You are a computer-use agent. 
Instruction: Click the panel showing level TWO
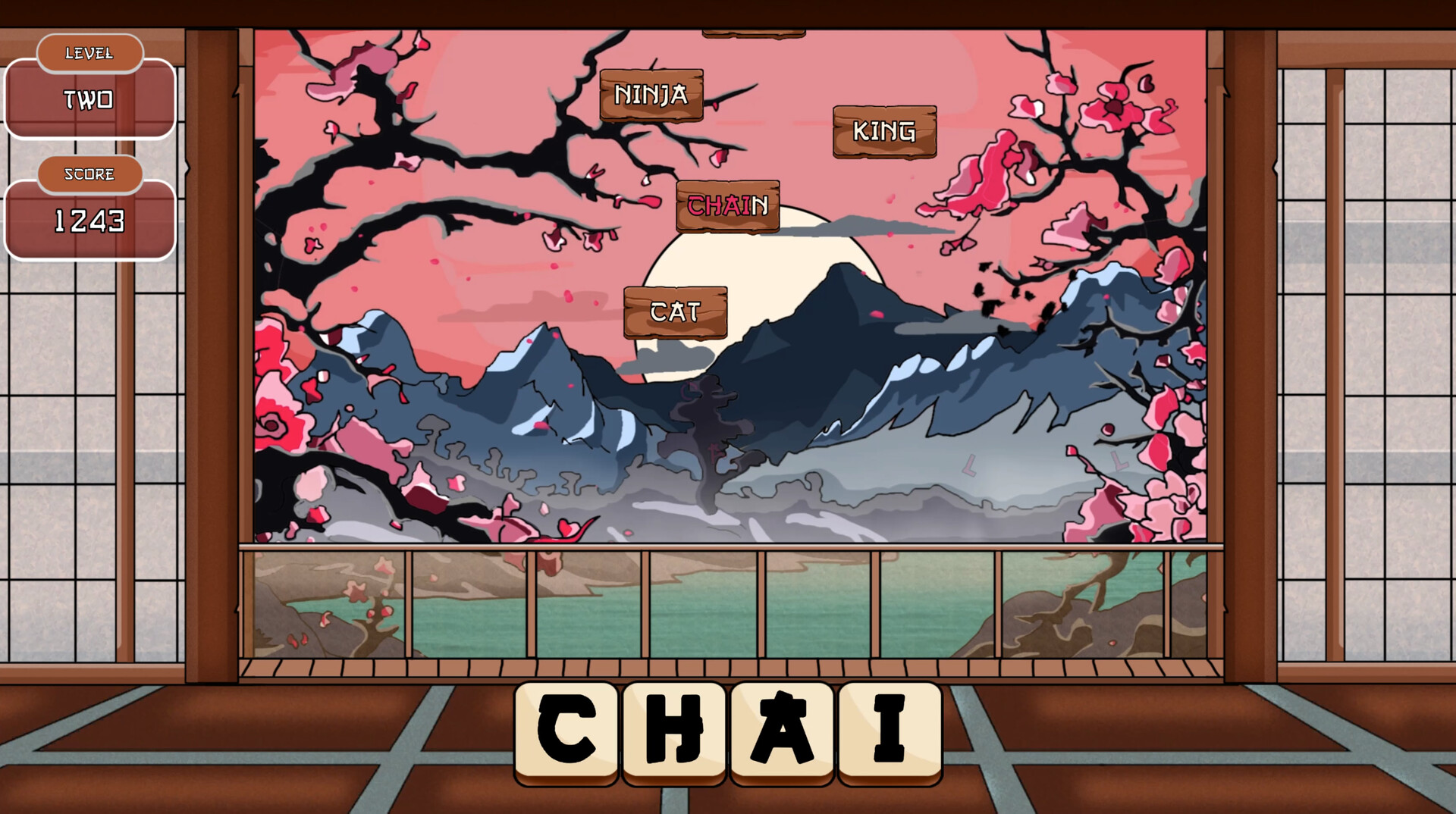pos(89,101)
